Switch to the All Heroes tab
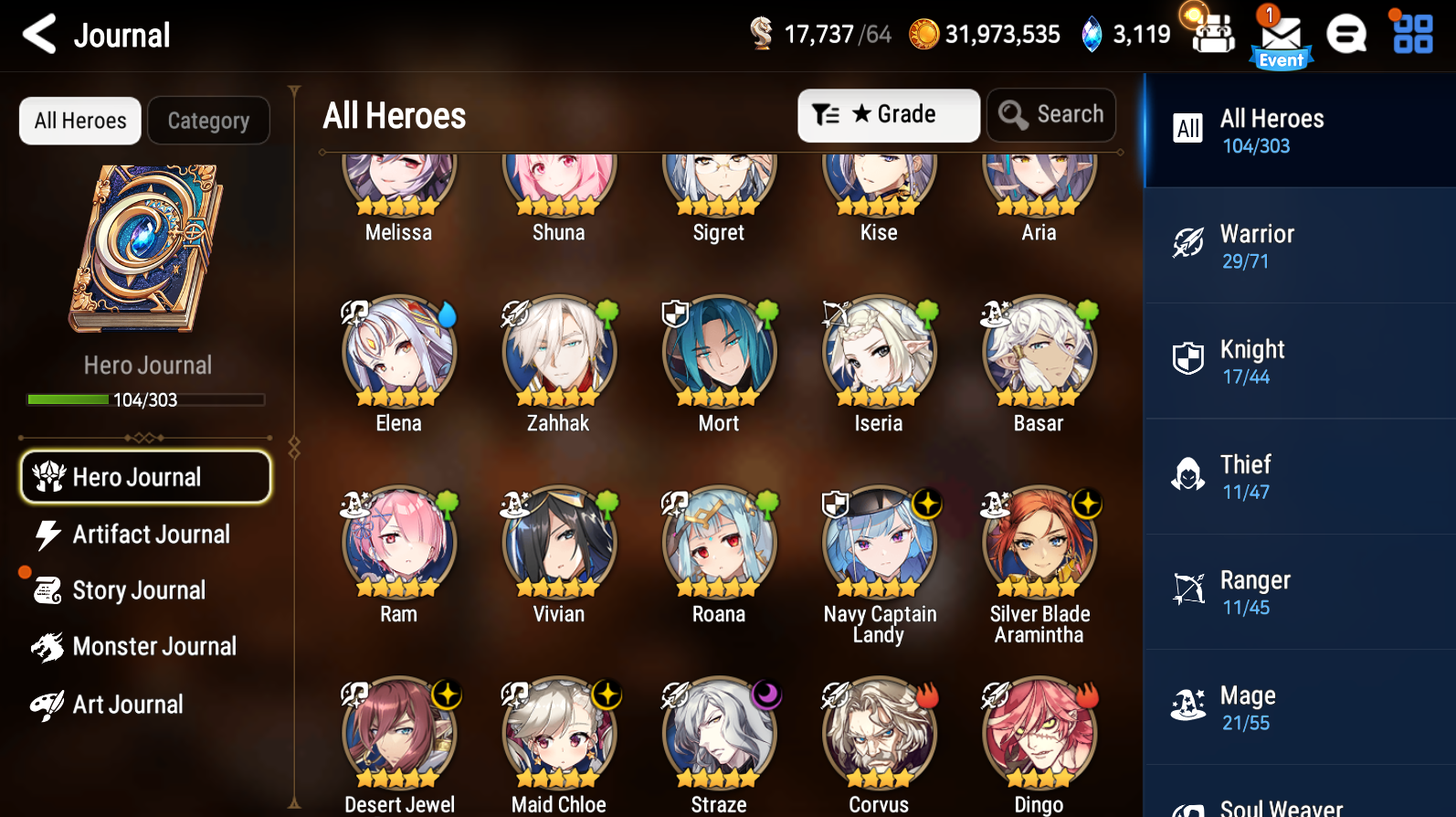 [79, 120]
